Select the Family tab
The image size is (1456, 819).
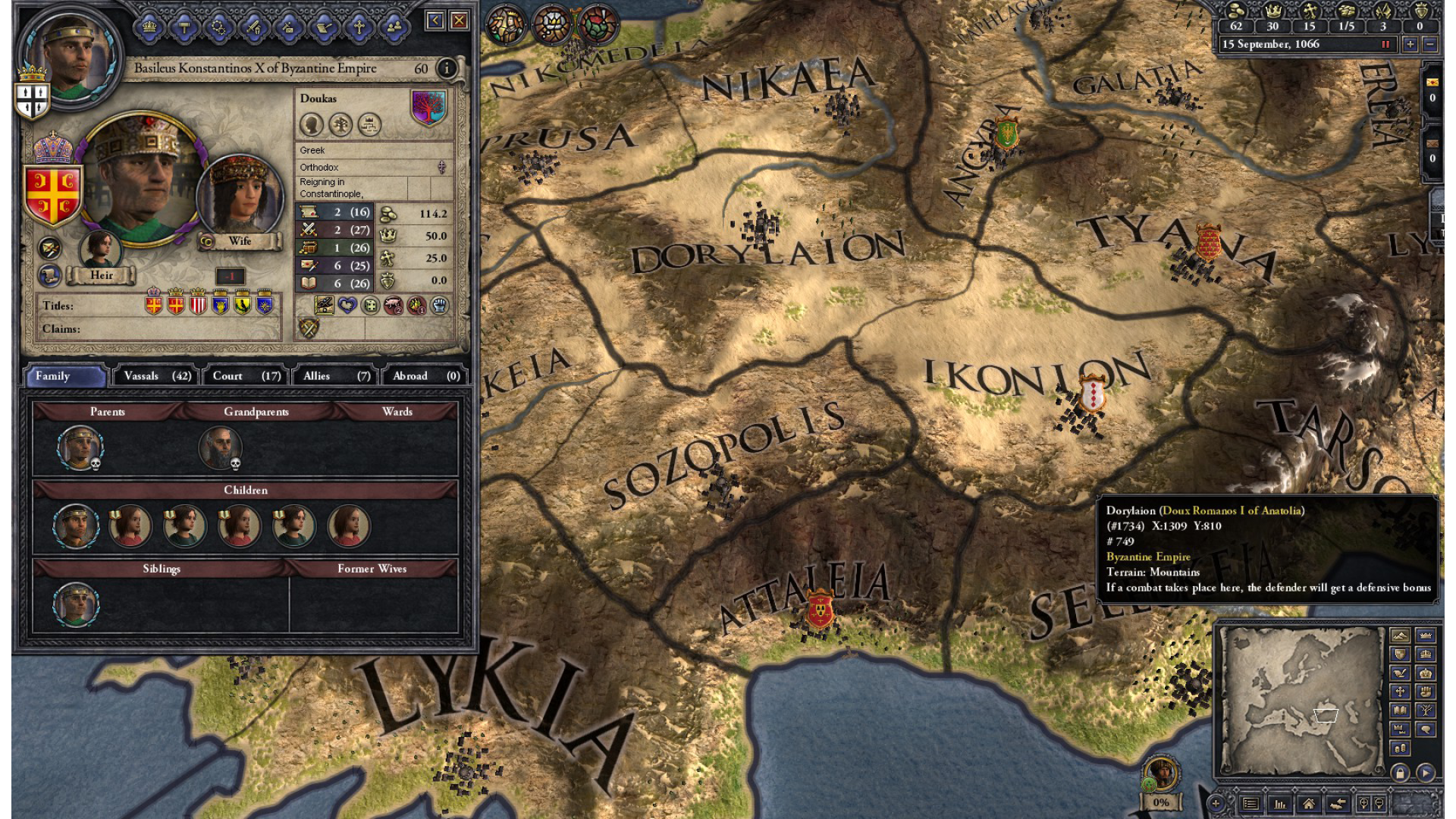(x=66, y=376)
